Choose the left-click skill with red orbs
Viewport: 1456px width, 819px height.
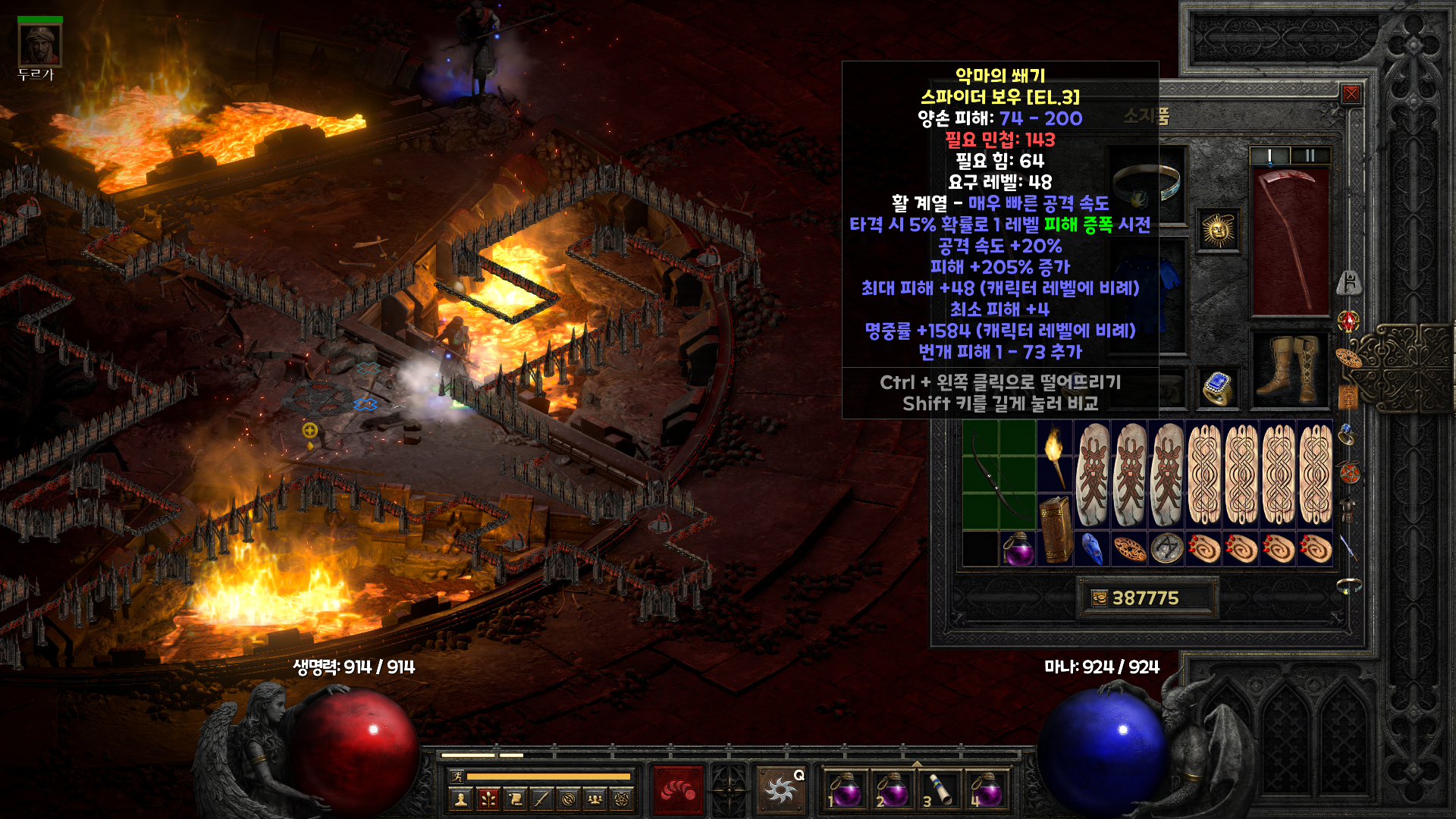pos(678,790)
